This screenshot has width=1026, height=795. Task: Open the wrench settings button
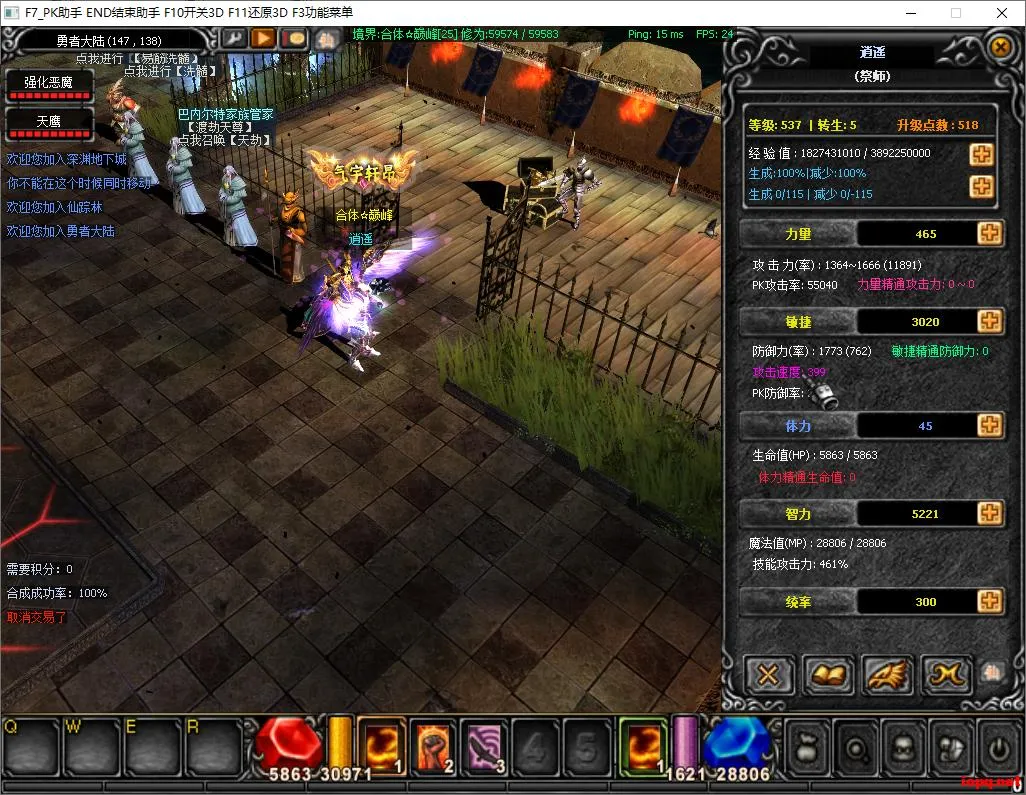[233, 38]
